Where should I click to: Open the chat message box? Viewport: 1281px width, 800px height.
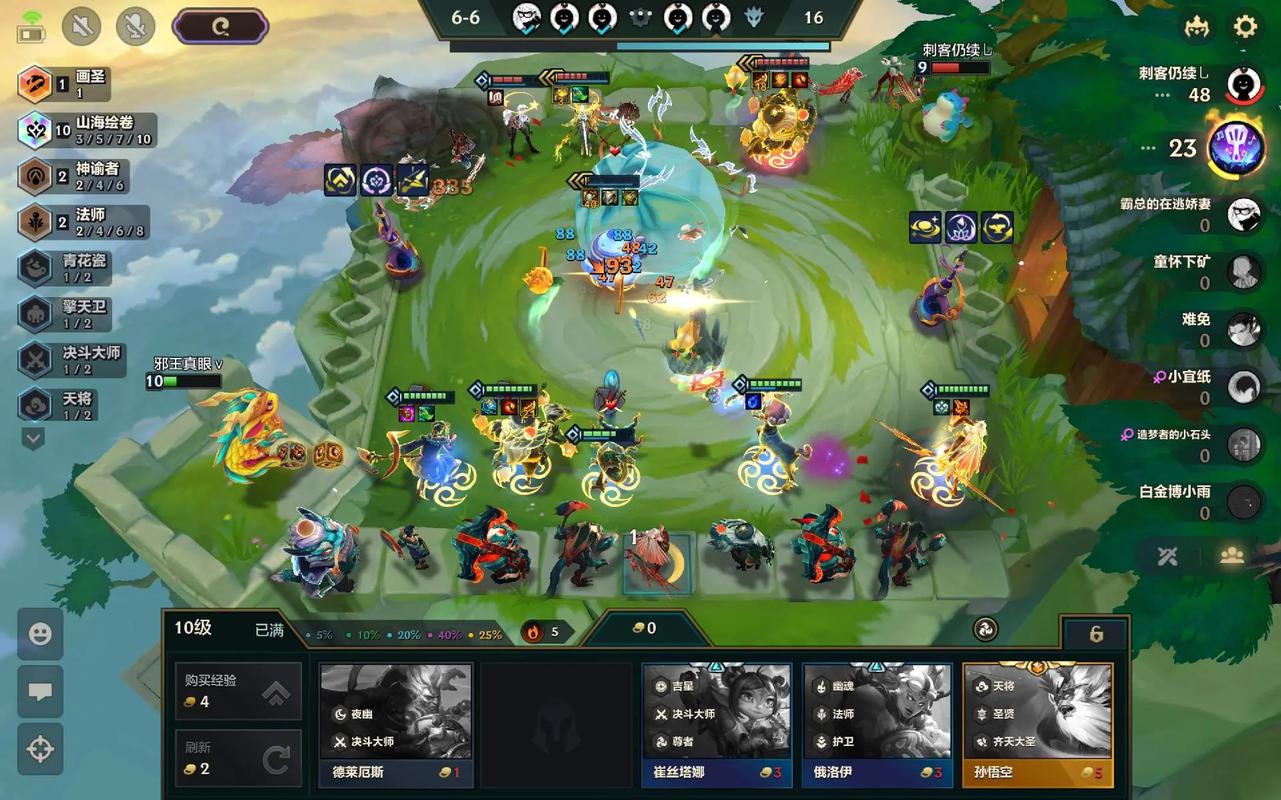[x=40, y=692]
